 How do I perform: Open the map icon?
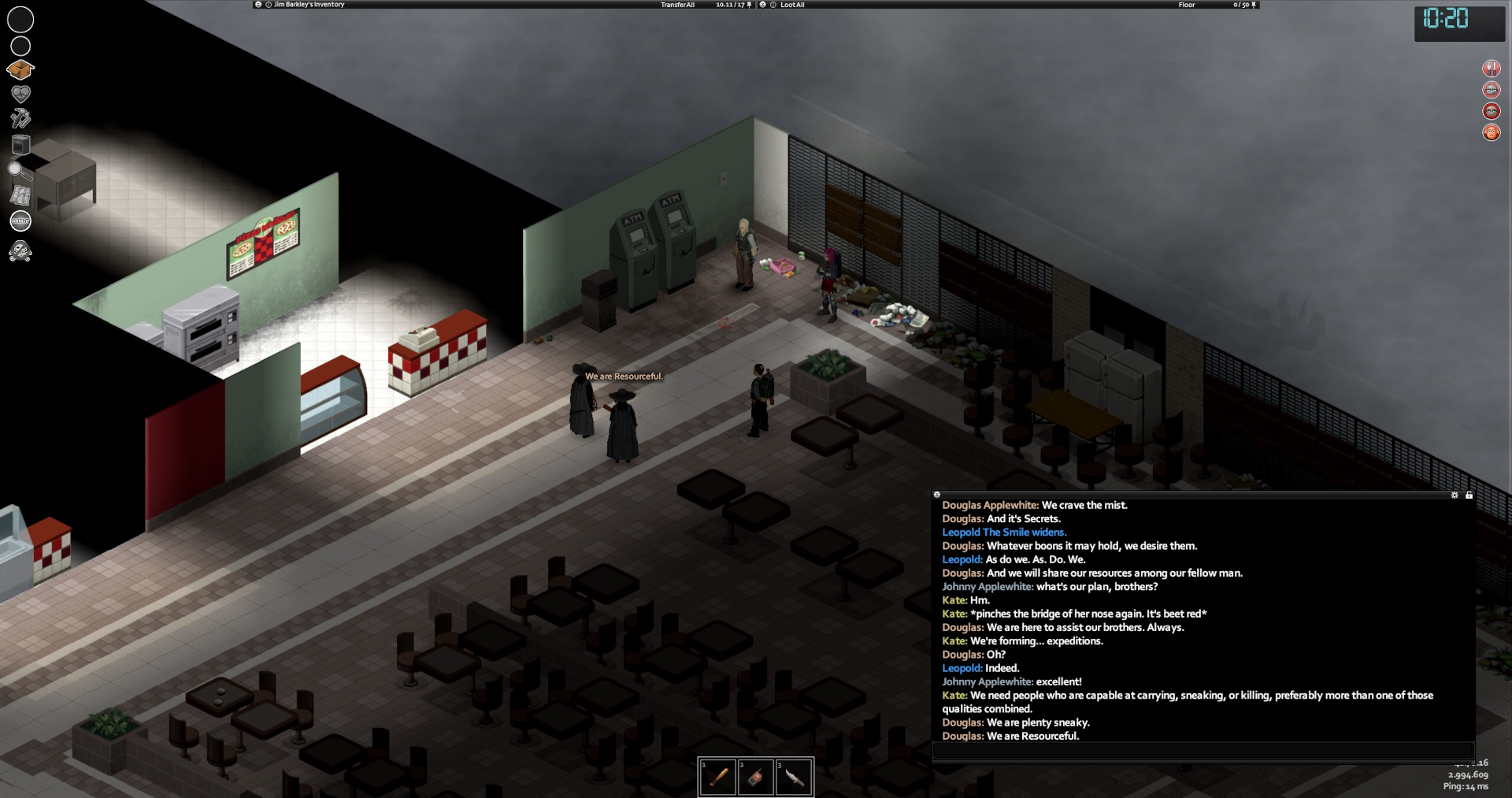coord(20,195)
